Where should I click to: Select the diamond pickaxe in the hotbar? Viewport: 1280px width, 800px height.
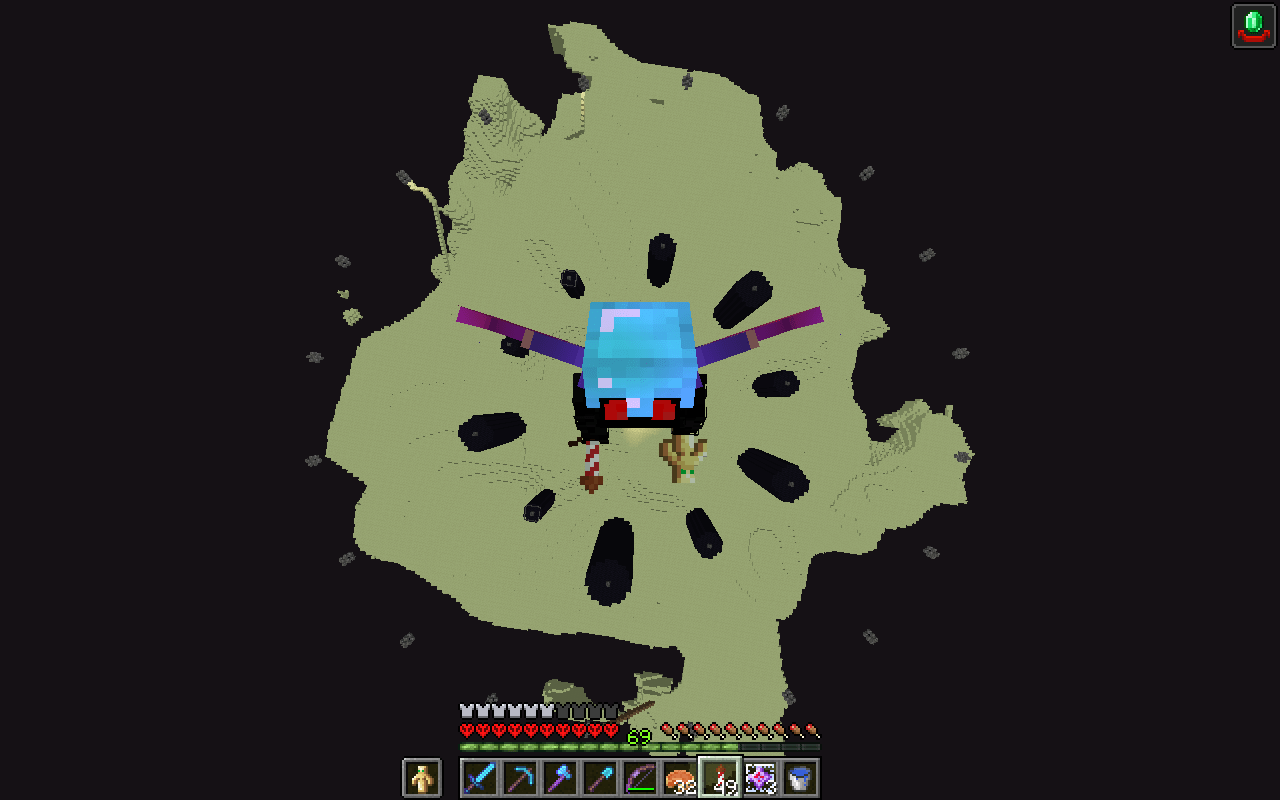[x=518, y=777]
